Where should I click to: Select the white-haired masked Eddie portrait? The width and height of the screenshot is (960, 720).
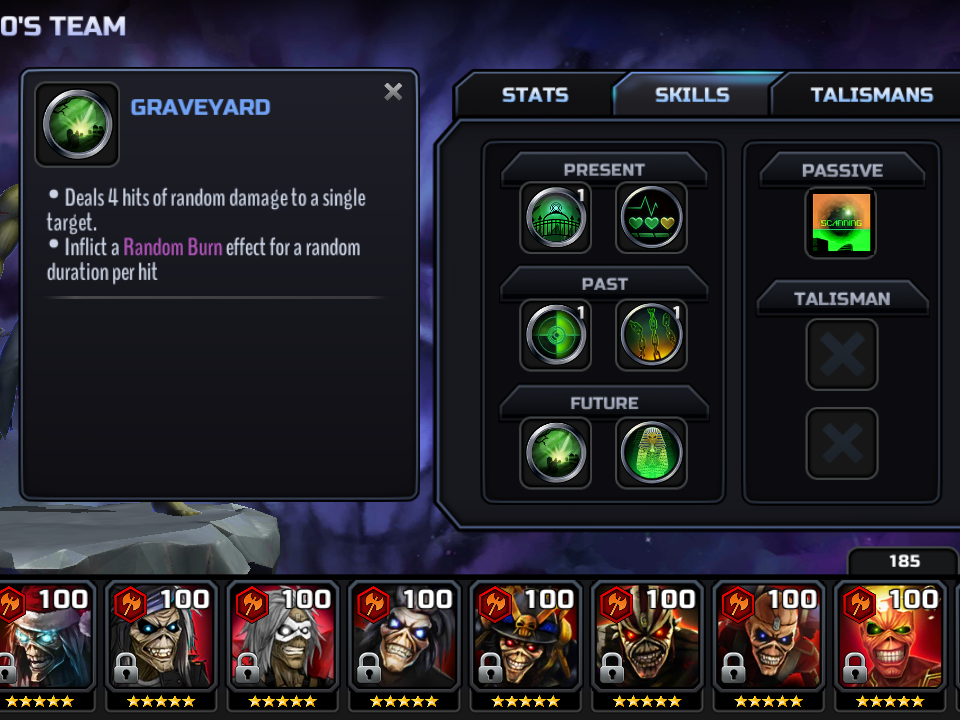point(282,633)
